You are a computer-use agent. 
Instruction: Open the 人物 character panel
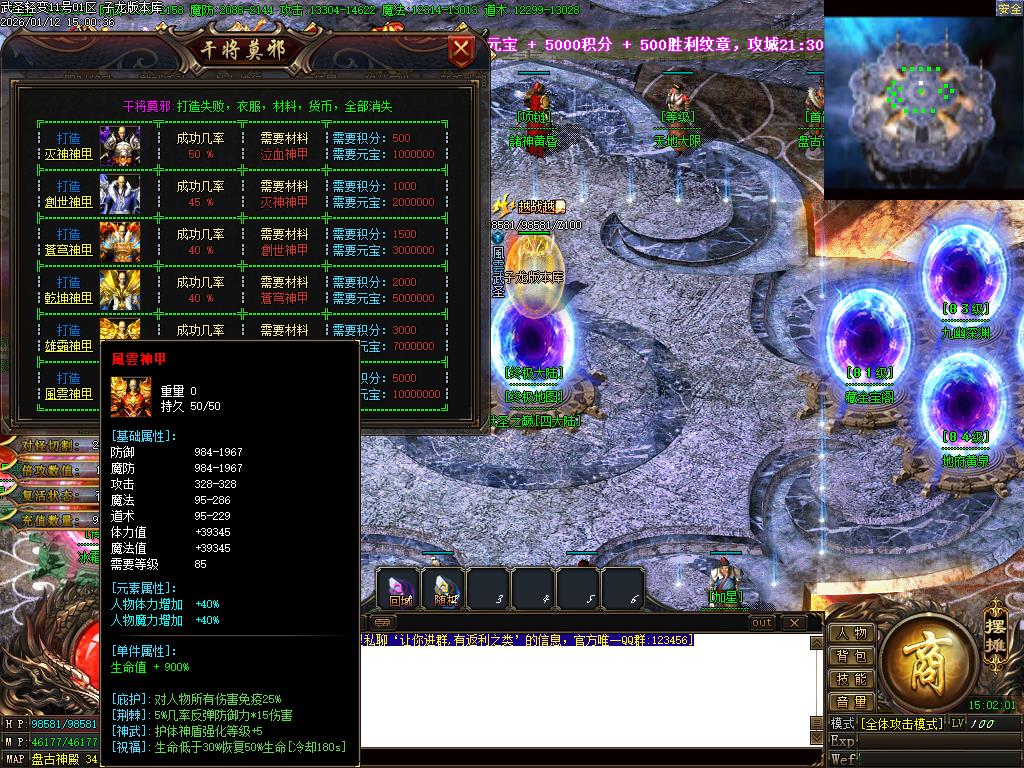point(851,633)
